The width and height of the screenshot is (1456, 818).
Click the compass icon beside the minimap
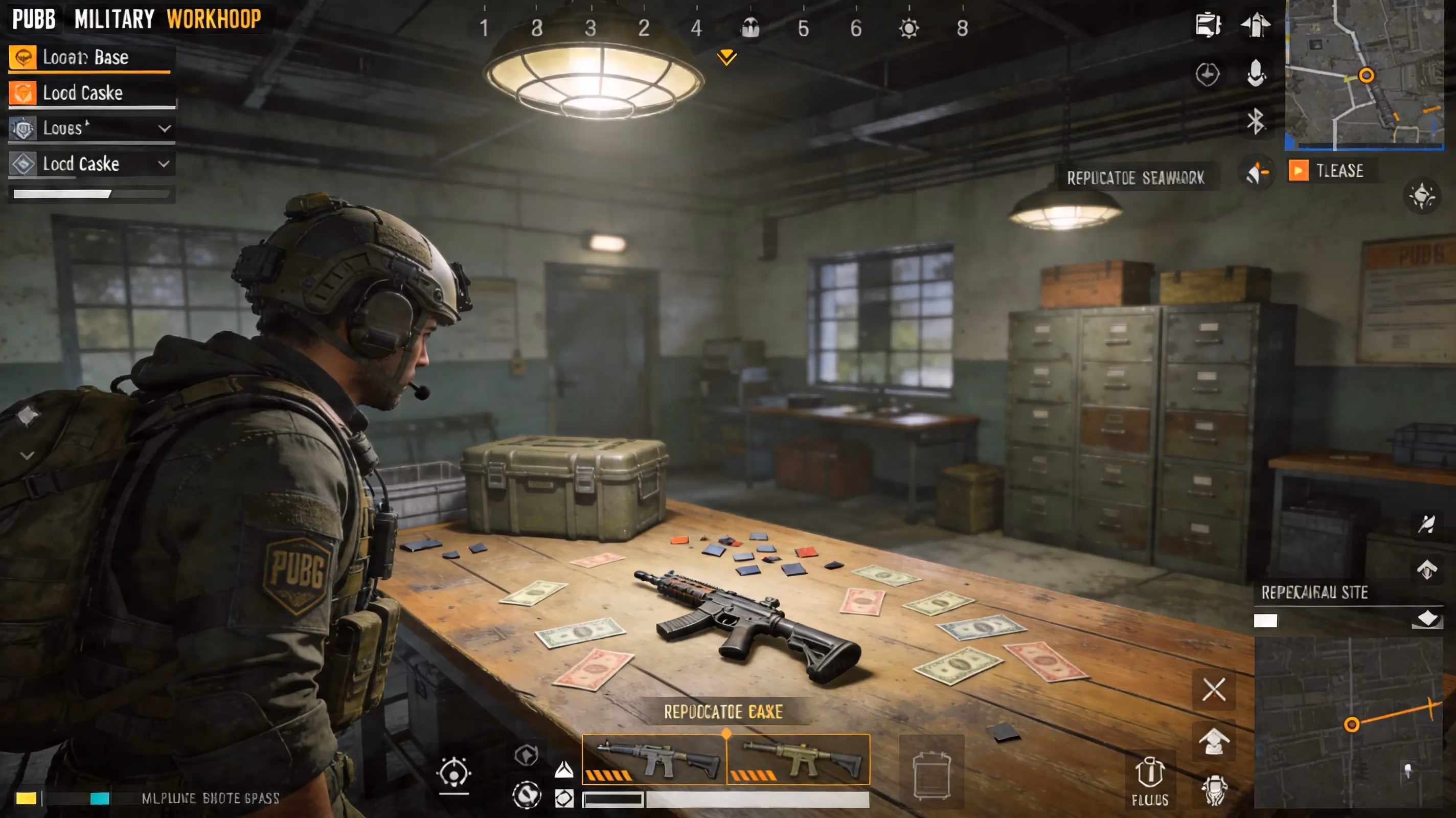click(1209, 74)
